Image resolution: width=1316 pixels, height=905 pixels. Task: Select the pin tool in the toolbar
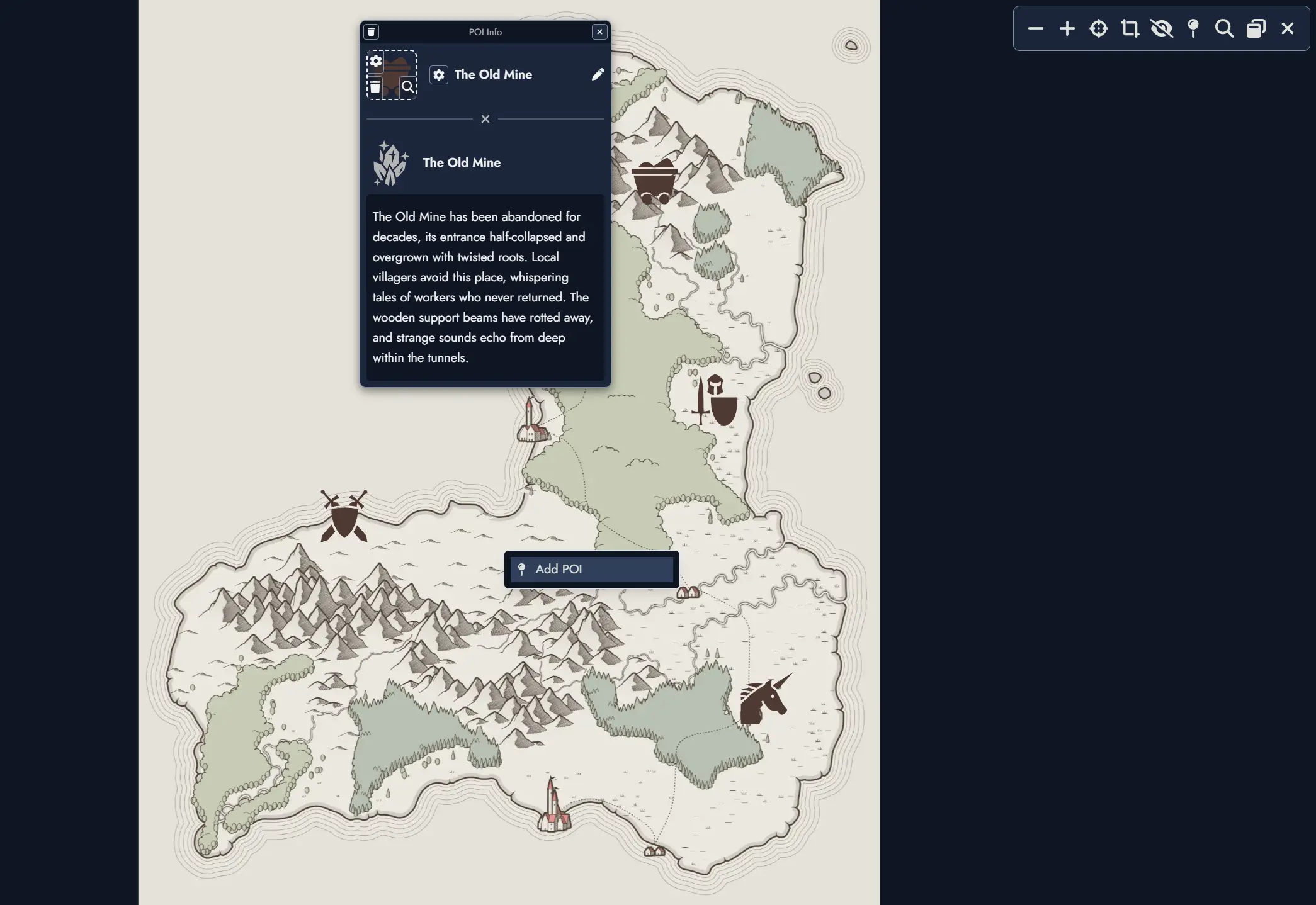pos(1193,28)
